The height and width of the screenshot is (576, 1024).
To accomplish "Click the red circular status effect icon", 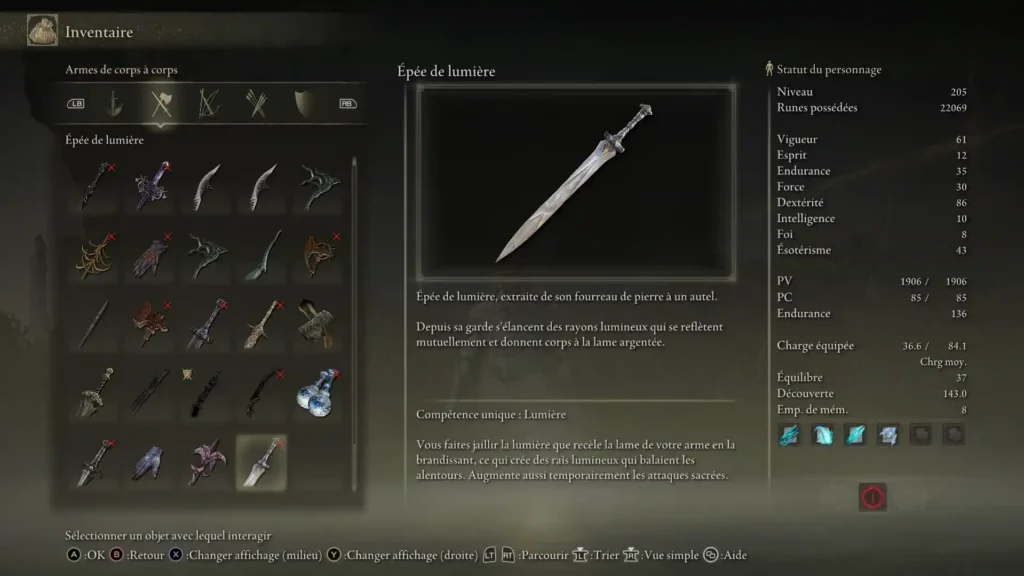I will click(872, 496).
